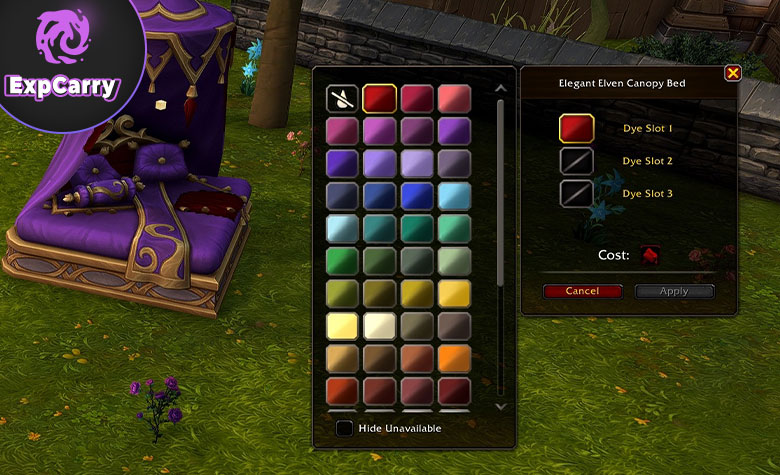Pick the highlighted dark red dye swatch
The height and width of the screenshot is (475, 780).
click(380, 98)
